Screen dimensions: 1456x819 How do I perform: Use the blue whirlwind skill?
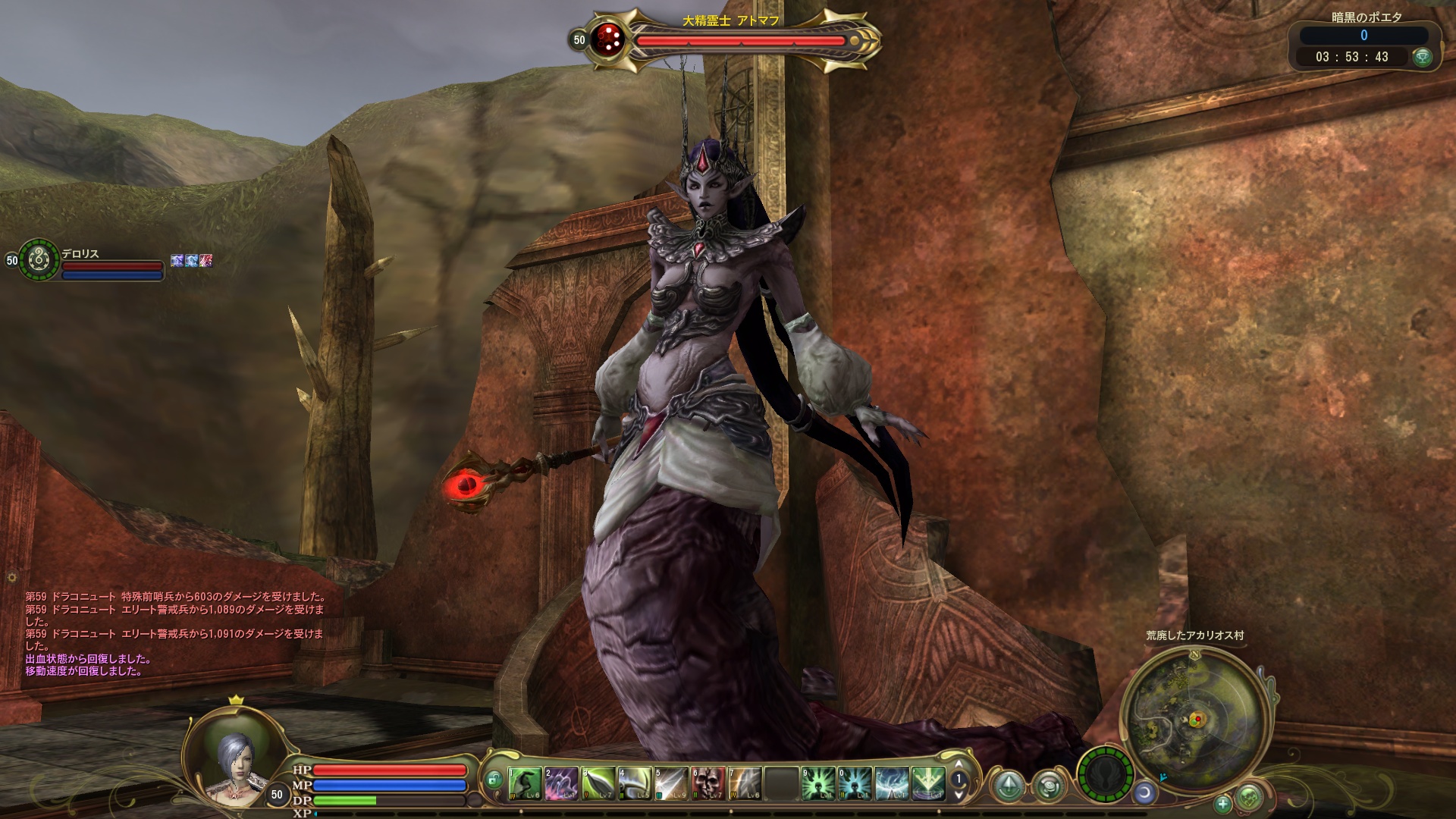click(x=892, y=783)
